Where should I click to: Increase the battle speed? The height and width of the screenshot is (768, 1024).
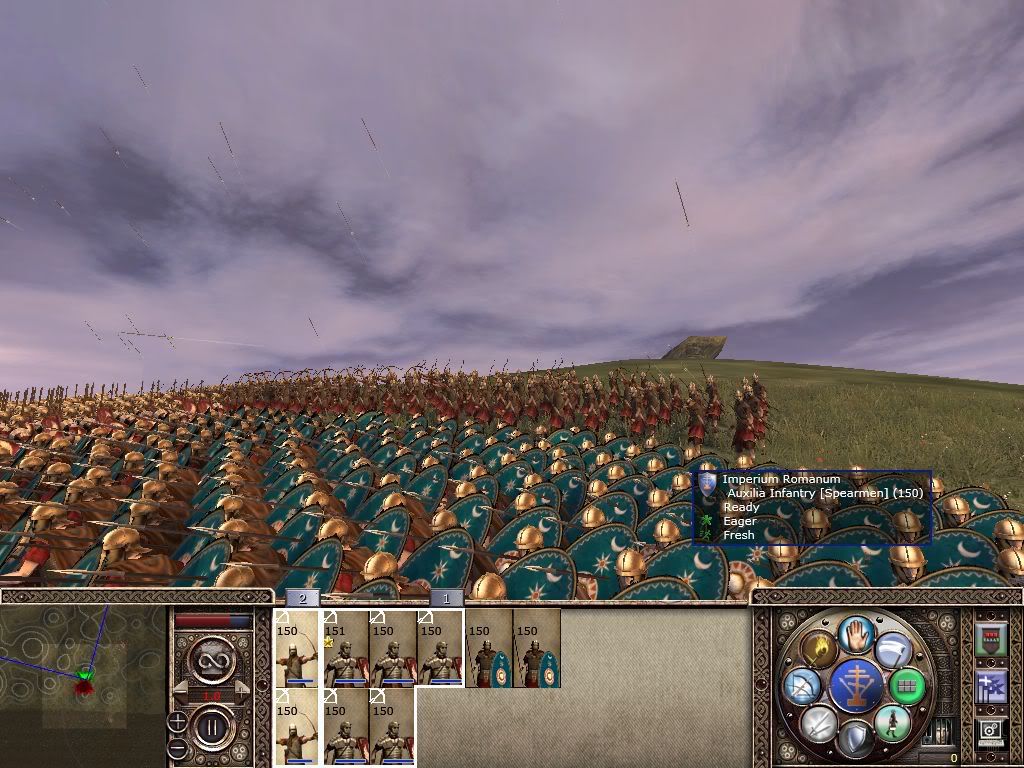click(x=244, y=691)
